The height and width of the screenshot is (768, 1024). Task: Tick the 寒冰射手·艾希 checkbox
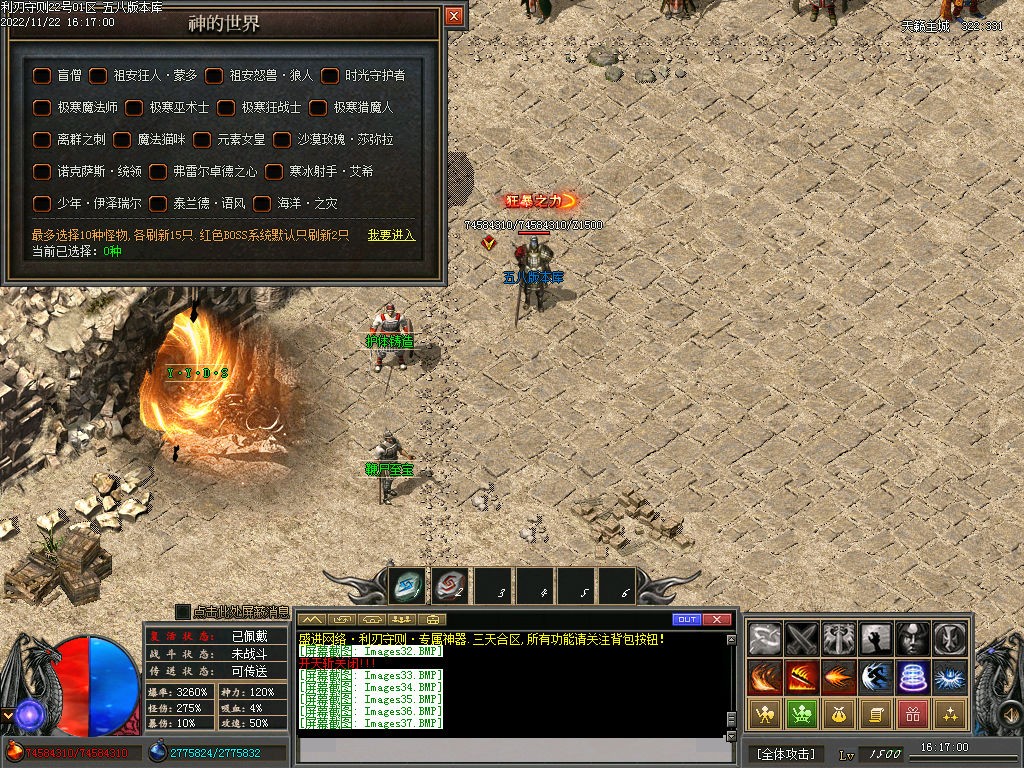pos(274,172)
